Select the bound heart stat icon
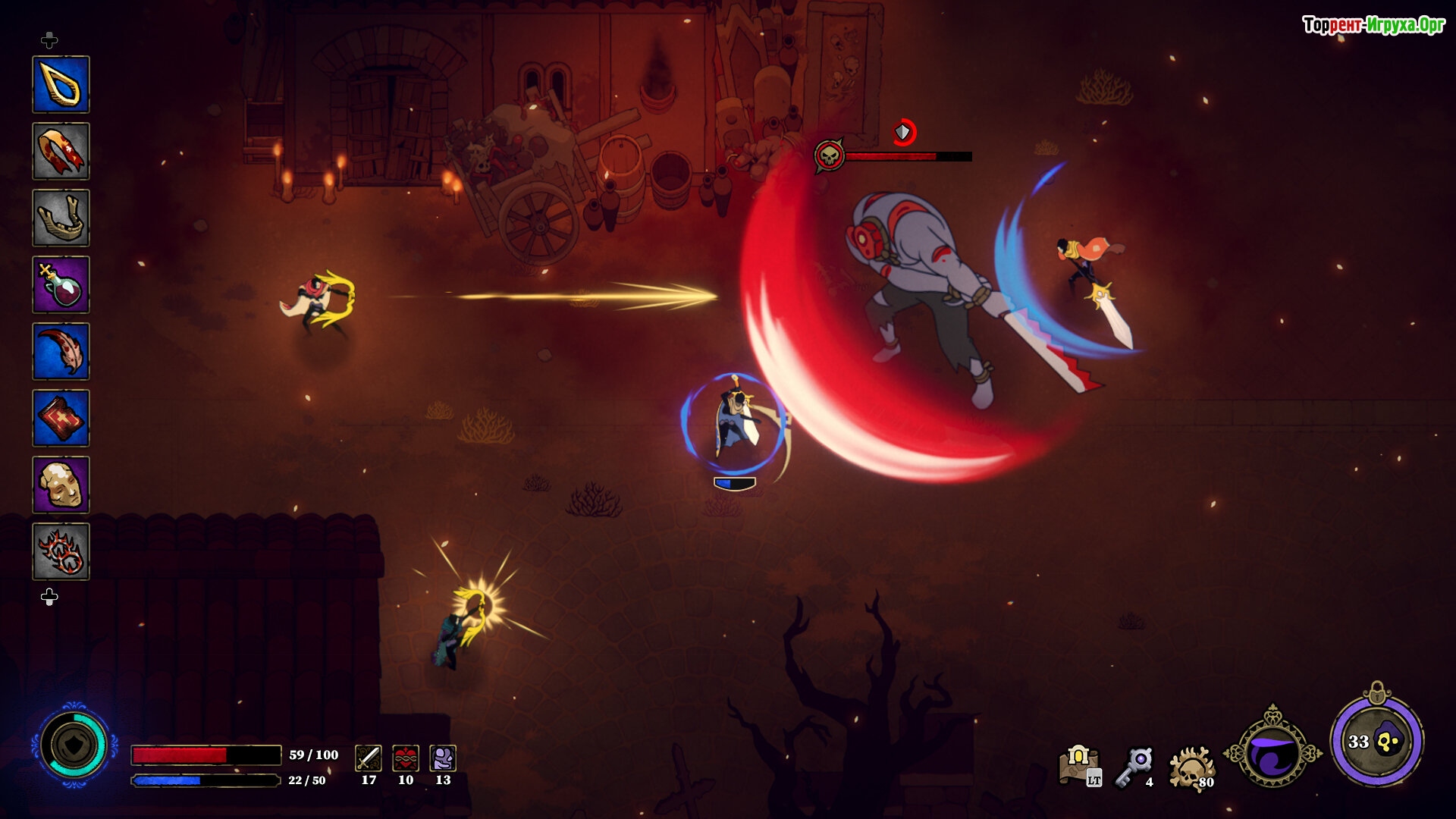This screenshot has height=819, width=1456. (406, 758)
